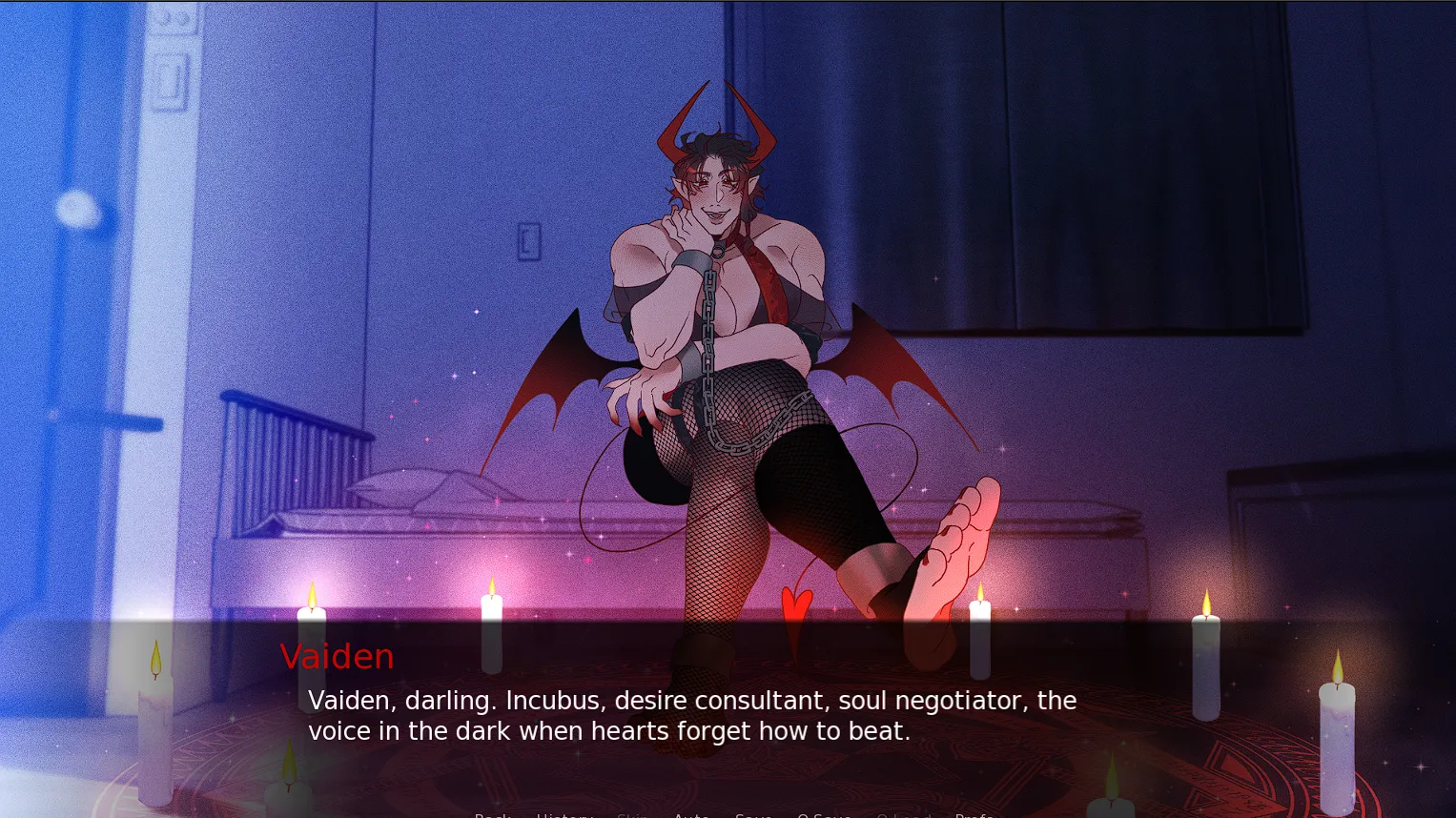Click Back to rewind the dialogue
The image size is (1456, 818).
coord(492,815)
